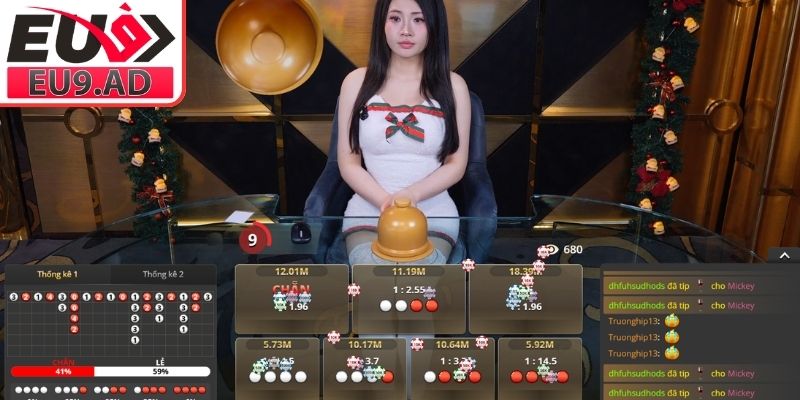Viewport: 800px width, 400px height.
Task: Place a bet on the 18.39M betting area
Action: point(524,299)
